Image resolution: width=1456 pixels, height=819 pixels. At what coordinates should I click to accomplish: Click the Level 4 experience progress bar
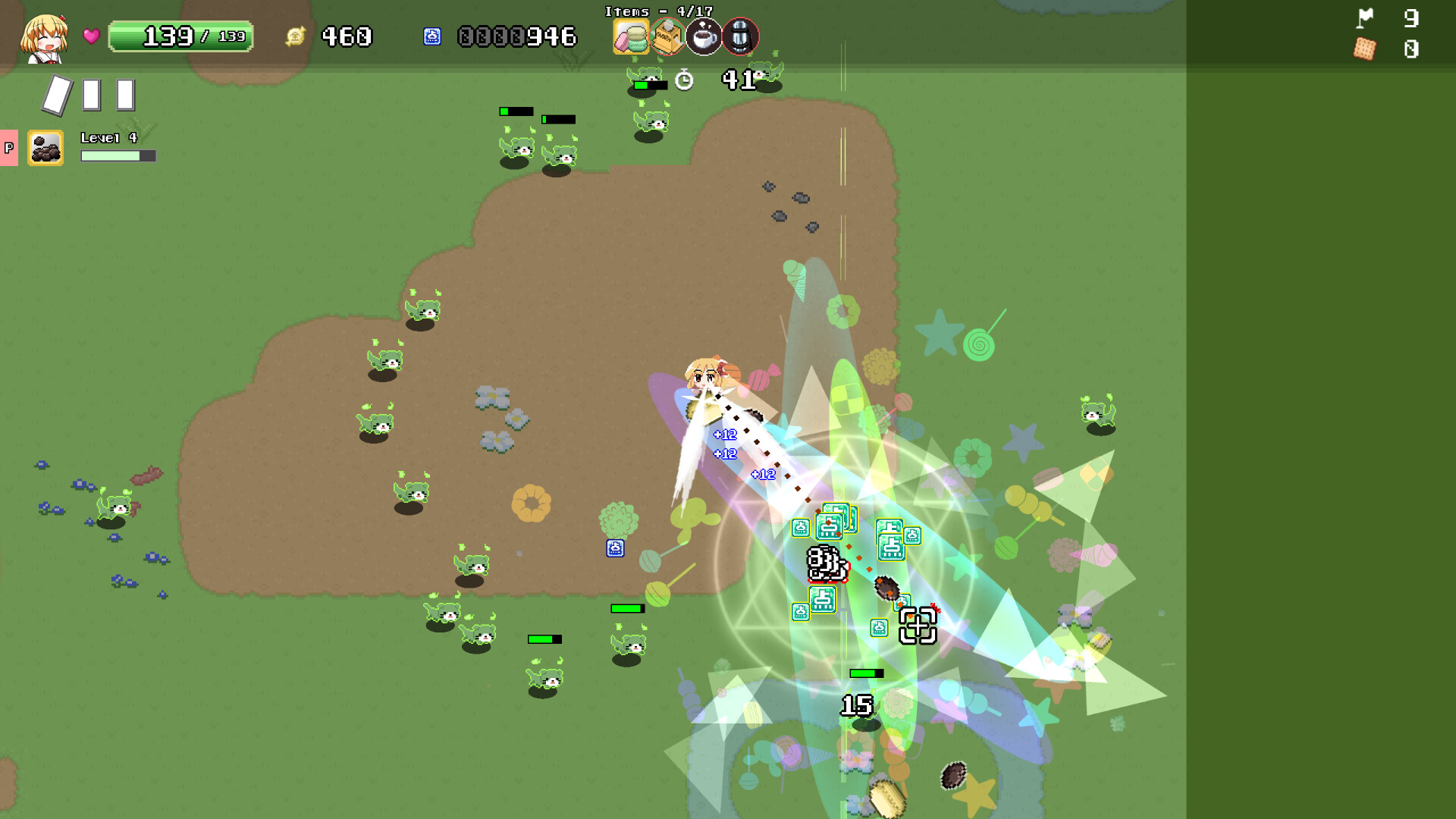click(x=118, y=157)
